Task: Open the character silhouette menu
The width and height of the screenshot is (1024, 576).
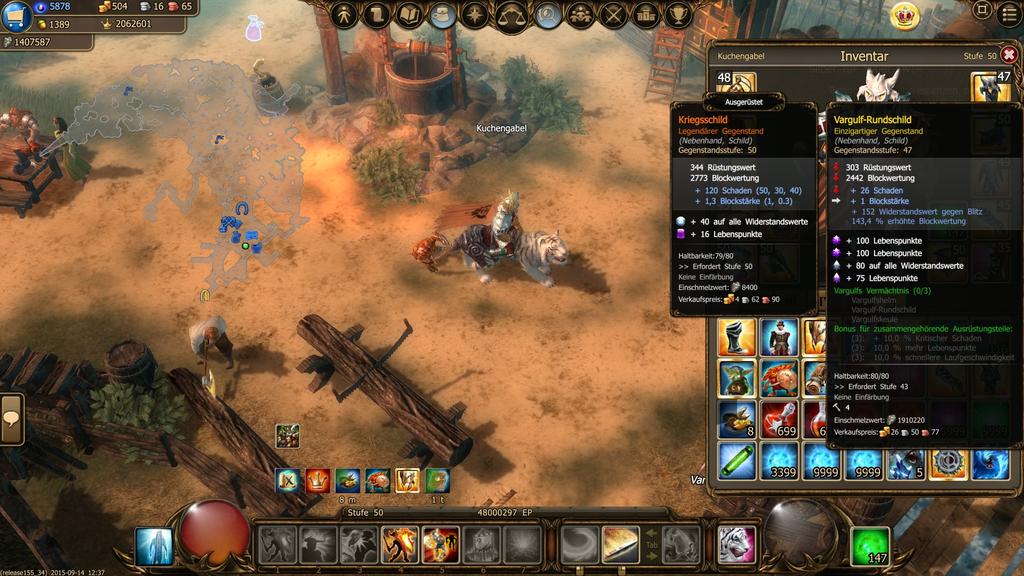Action: [345, 15]
